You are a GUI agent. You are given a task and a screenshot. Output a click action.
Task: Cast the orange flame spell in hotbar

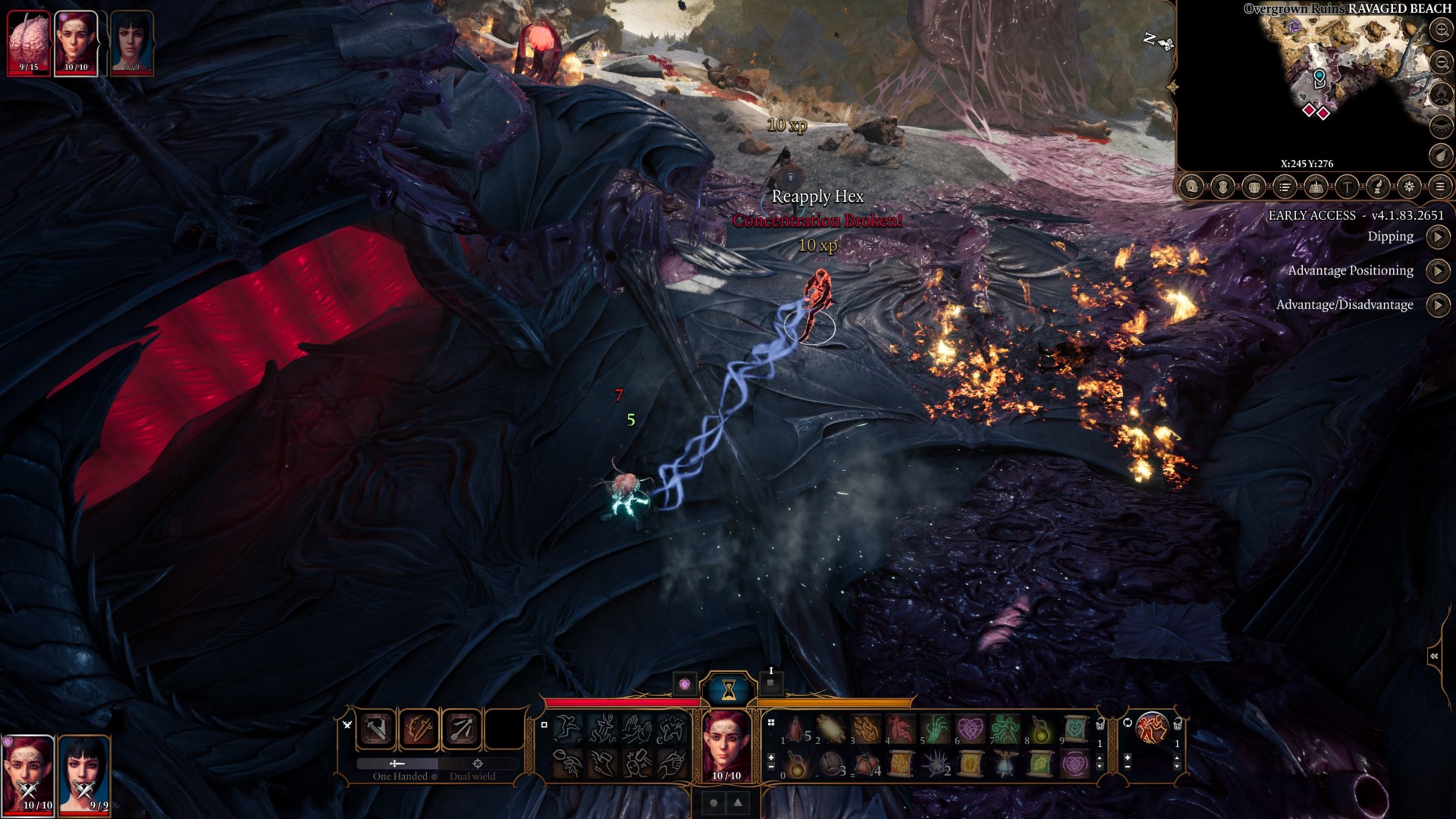(867, 730)
